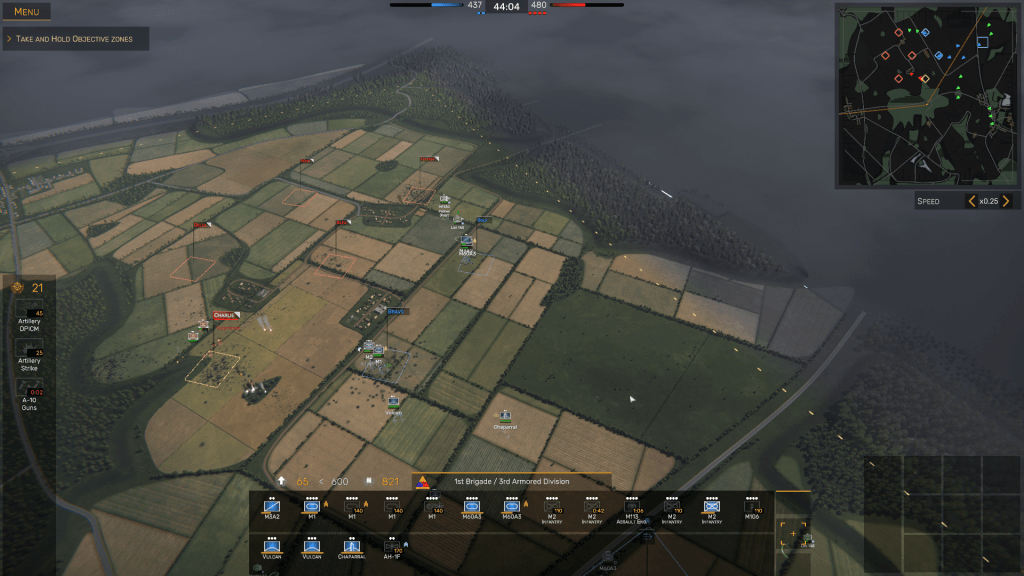Click the 1st Brigade / 3rd Armored Division header
Image resolution: width=1024 pixels, height=576 pixels.
coord(511,481)
